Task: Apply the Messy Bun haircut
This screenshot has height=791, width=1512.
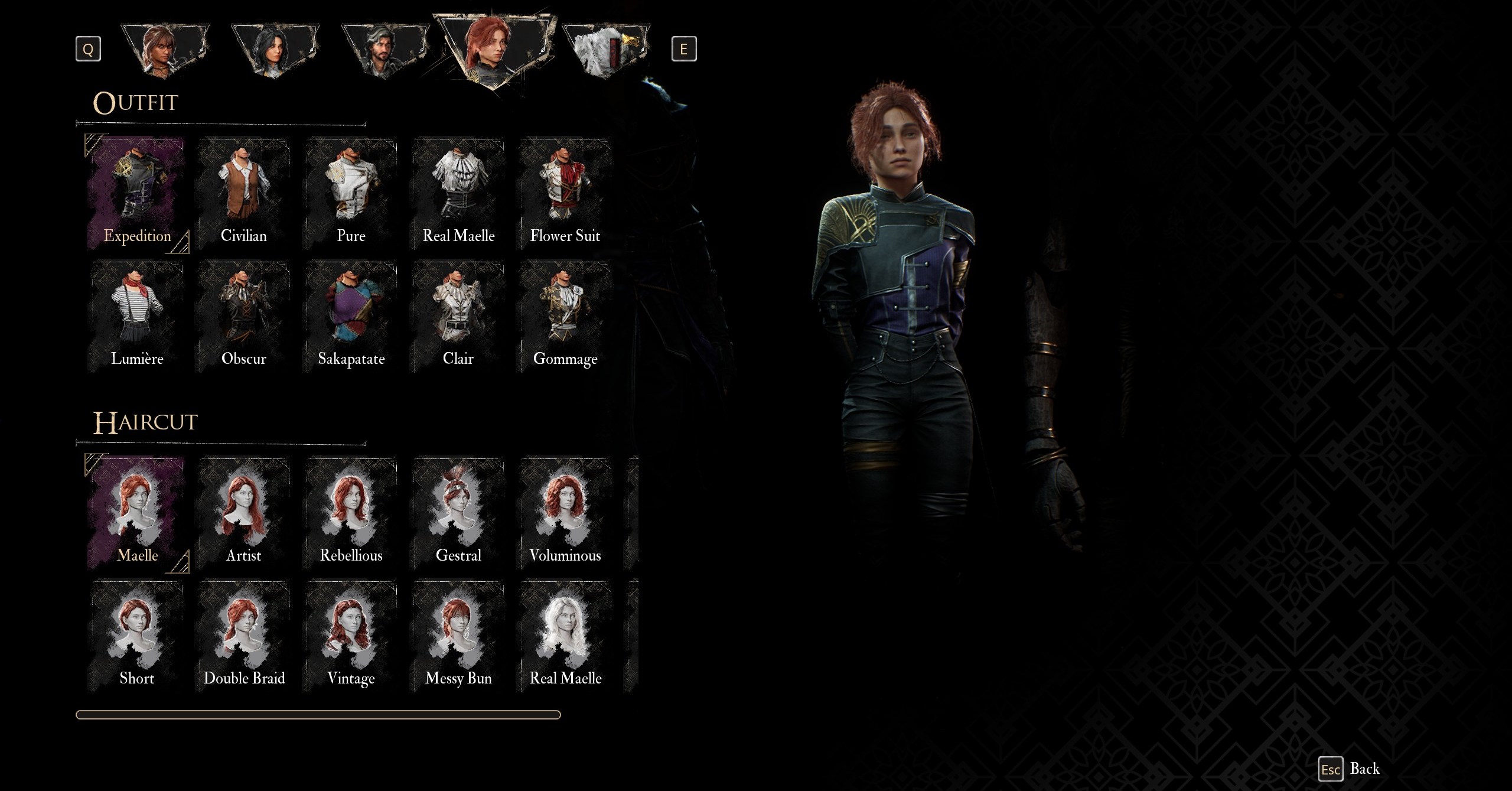Action: (x=458, y=637)
